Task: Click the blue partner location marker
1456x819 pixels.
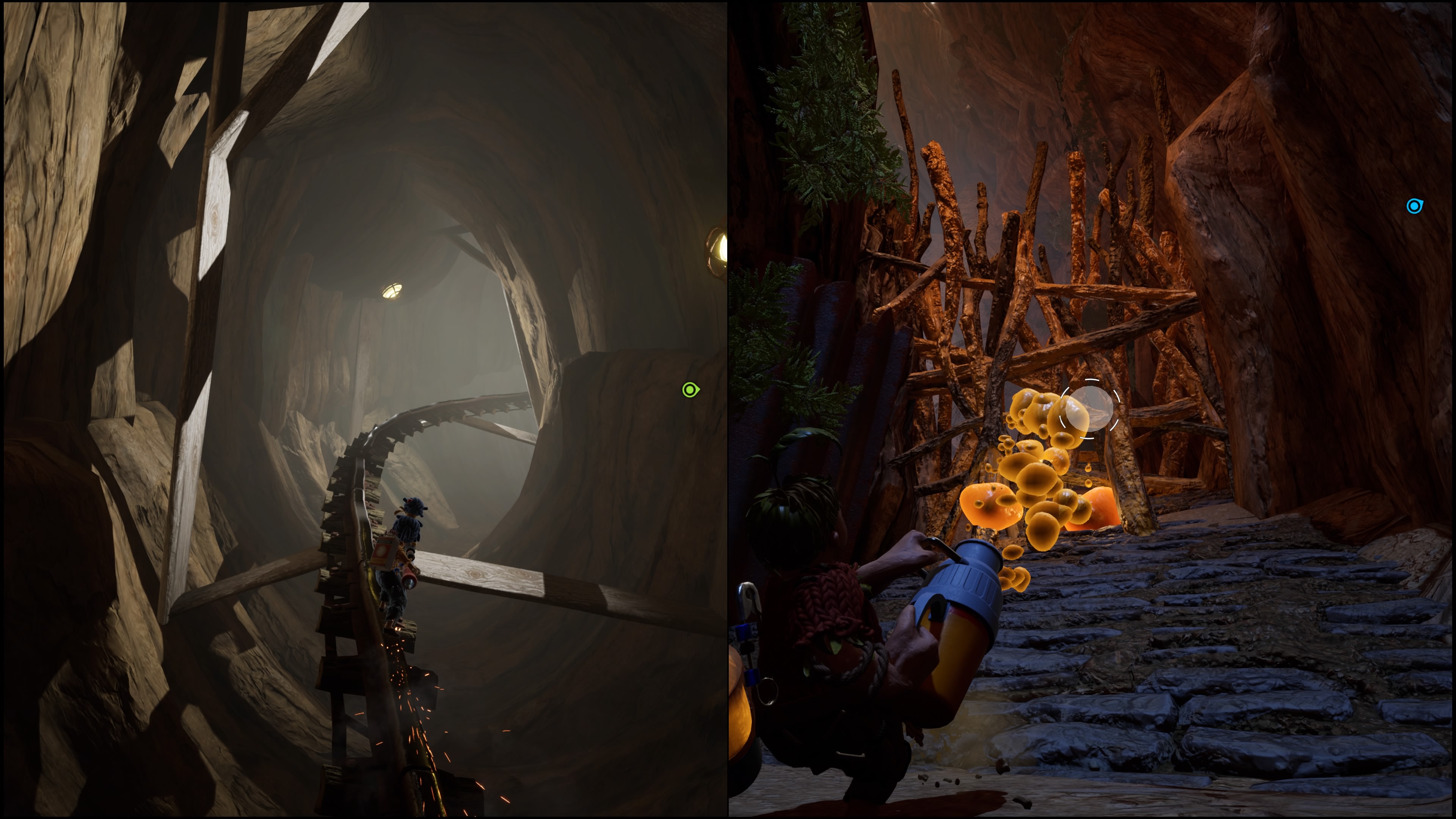Action: [x=1414, y=206]
